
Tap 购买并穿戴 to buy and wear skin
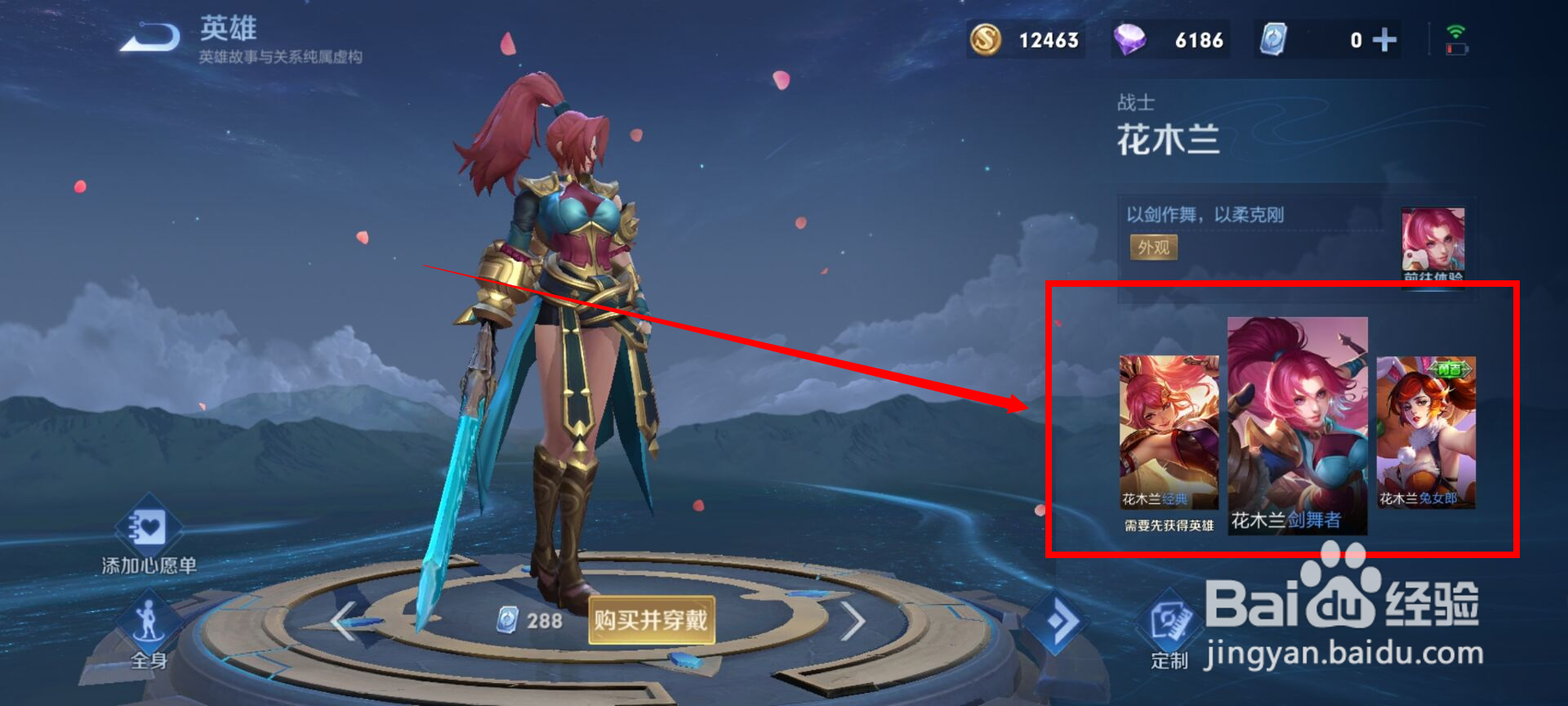tap(651, 621)
